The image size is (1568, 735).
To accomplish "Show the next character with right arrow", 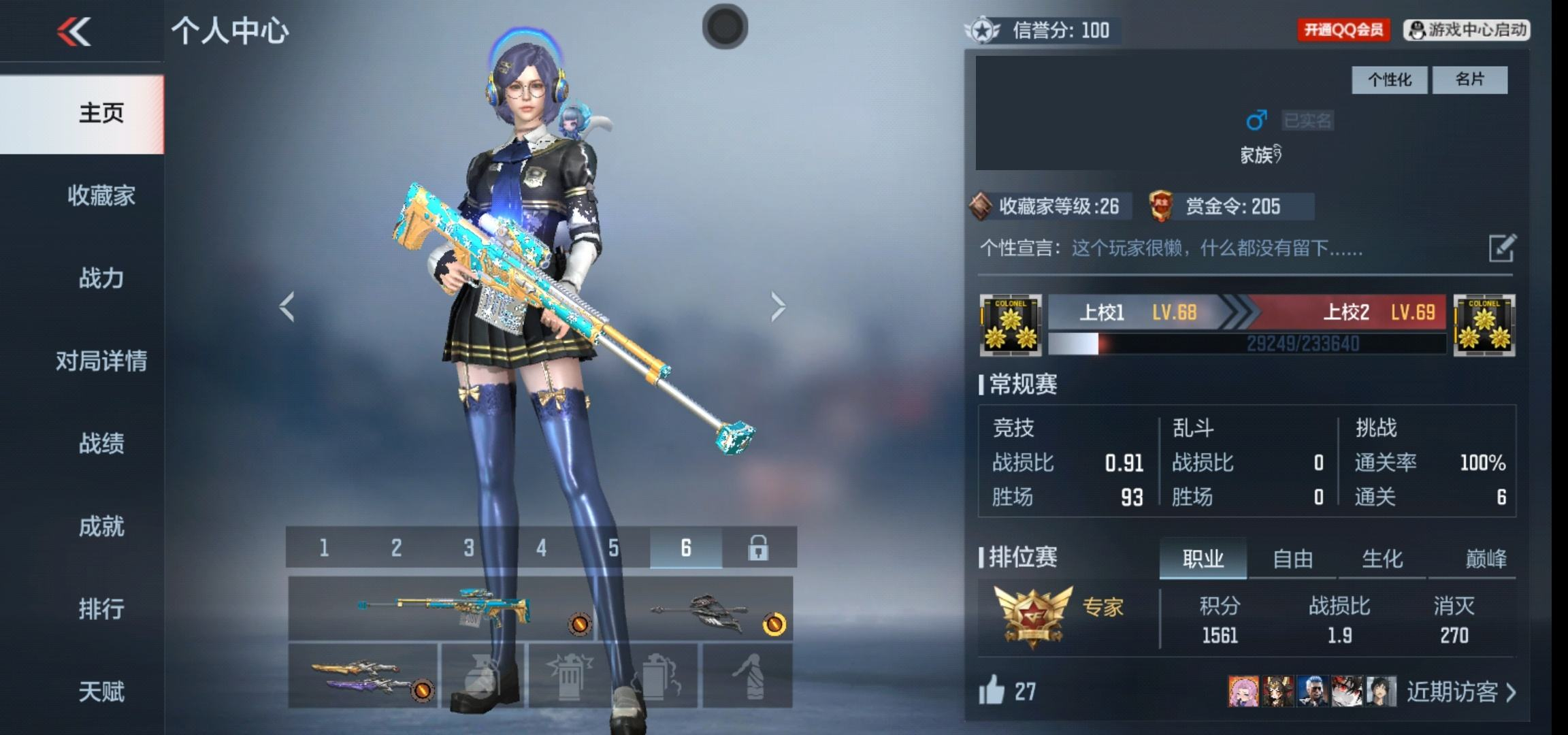I will 778,307.
